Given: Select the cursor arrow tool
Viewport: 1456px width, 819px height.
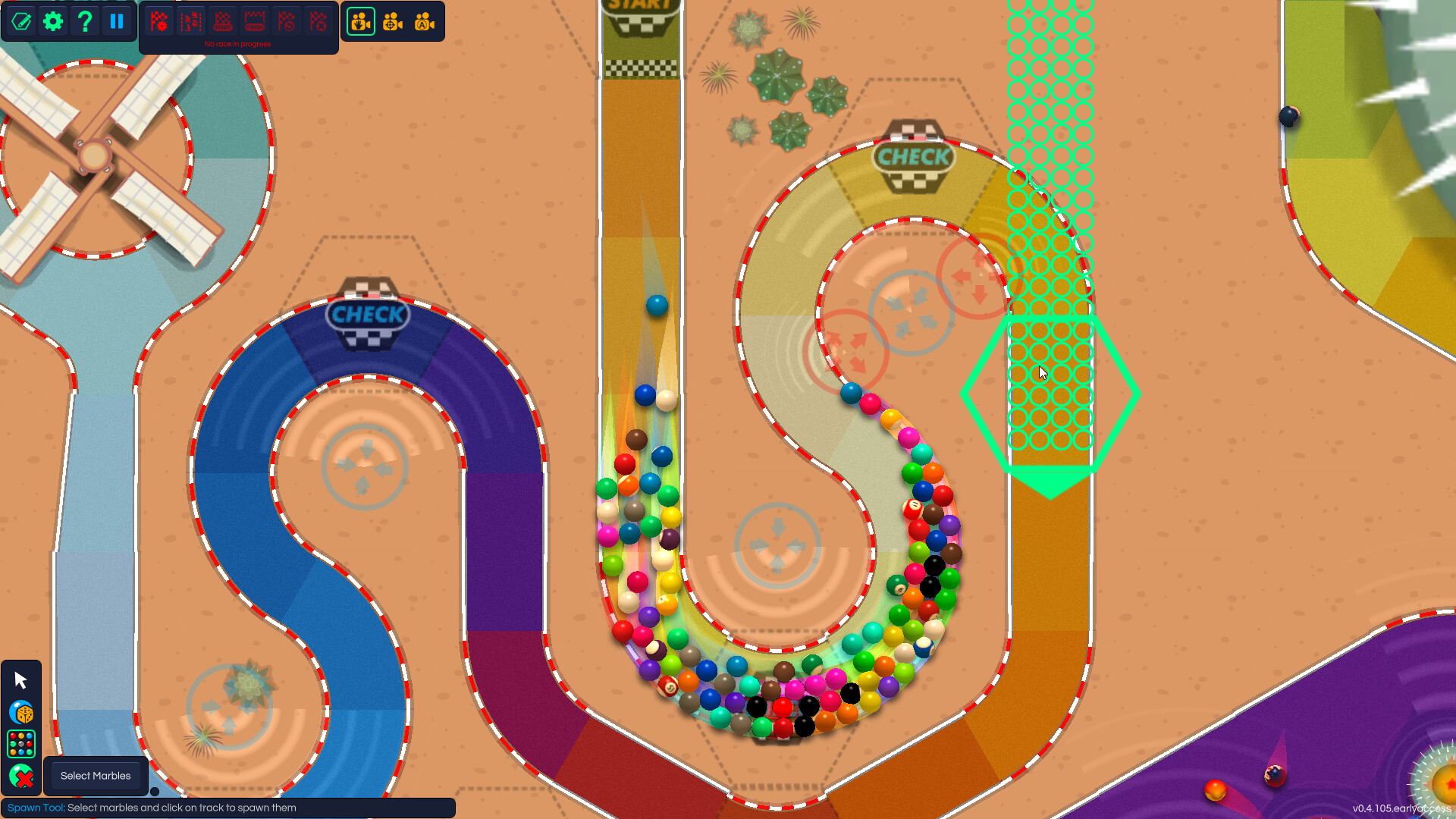Looking at the screenshot, I should pyautogui.click(x=21, y=680).
